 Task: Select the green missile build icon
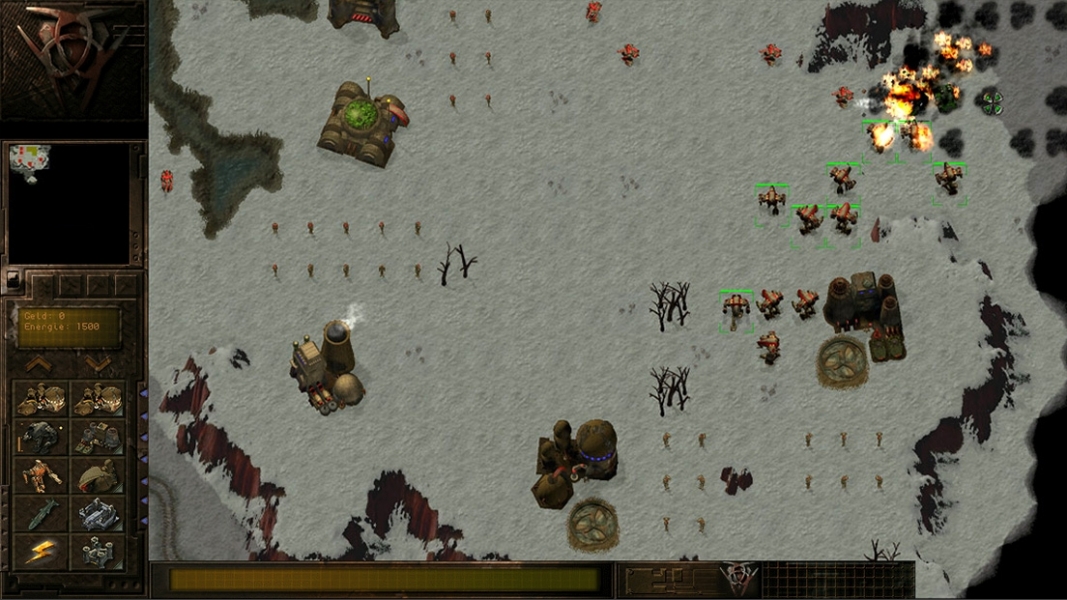click(x=41, y=513)
